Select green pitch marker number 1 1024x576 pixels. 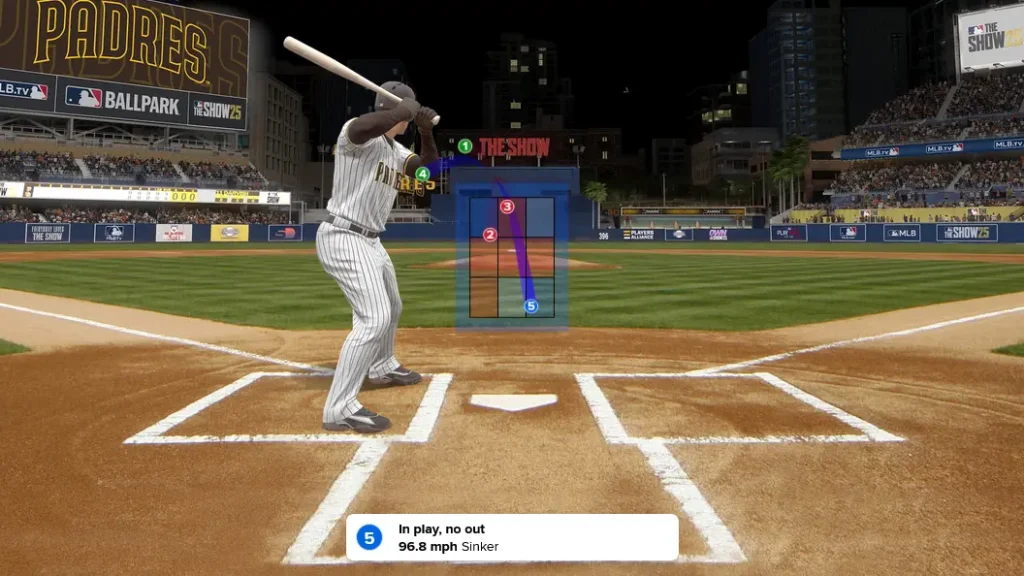coord(465,146)
